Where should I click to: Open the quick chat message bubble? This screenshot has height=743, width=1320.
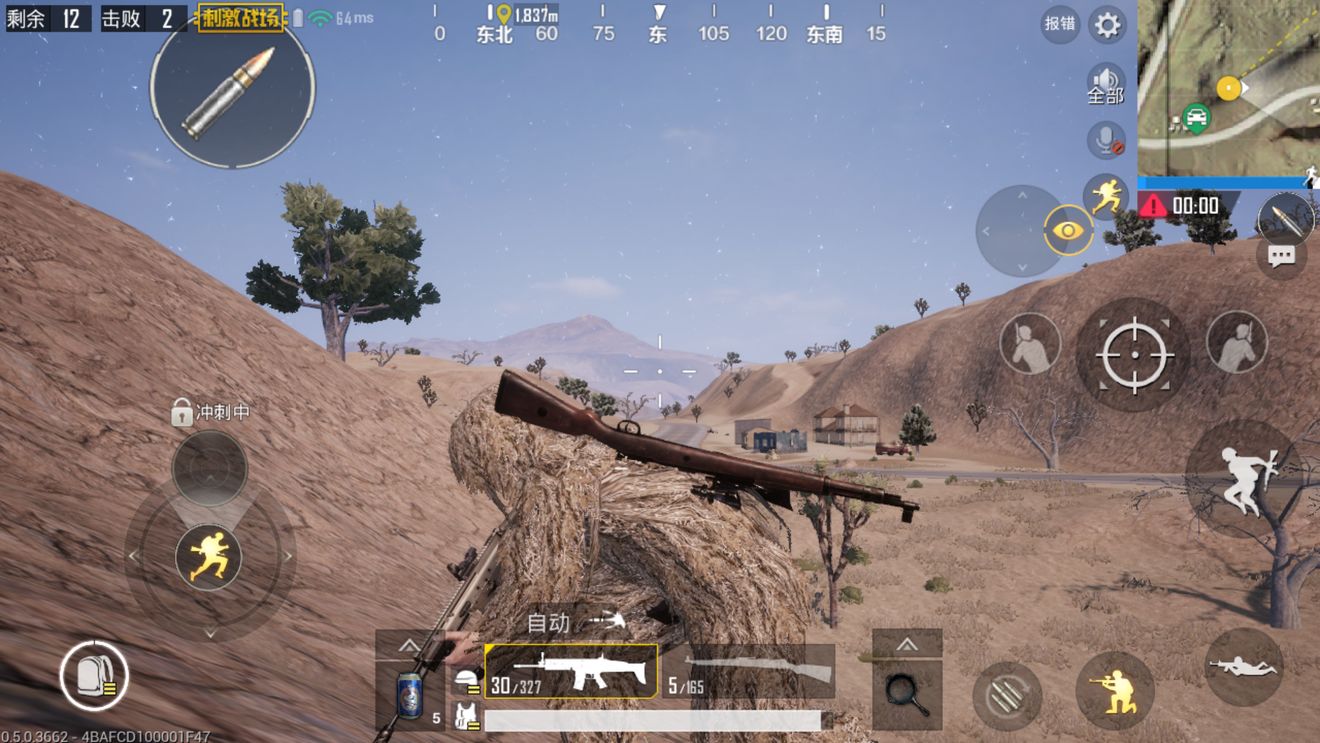pyautogui.click(x=1281, y=257)
